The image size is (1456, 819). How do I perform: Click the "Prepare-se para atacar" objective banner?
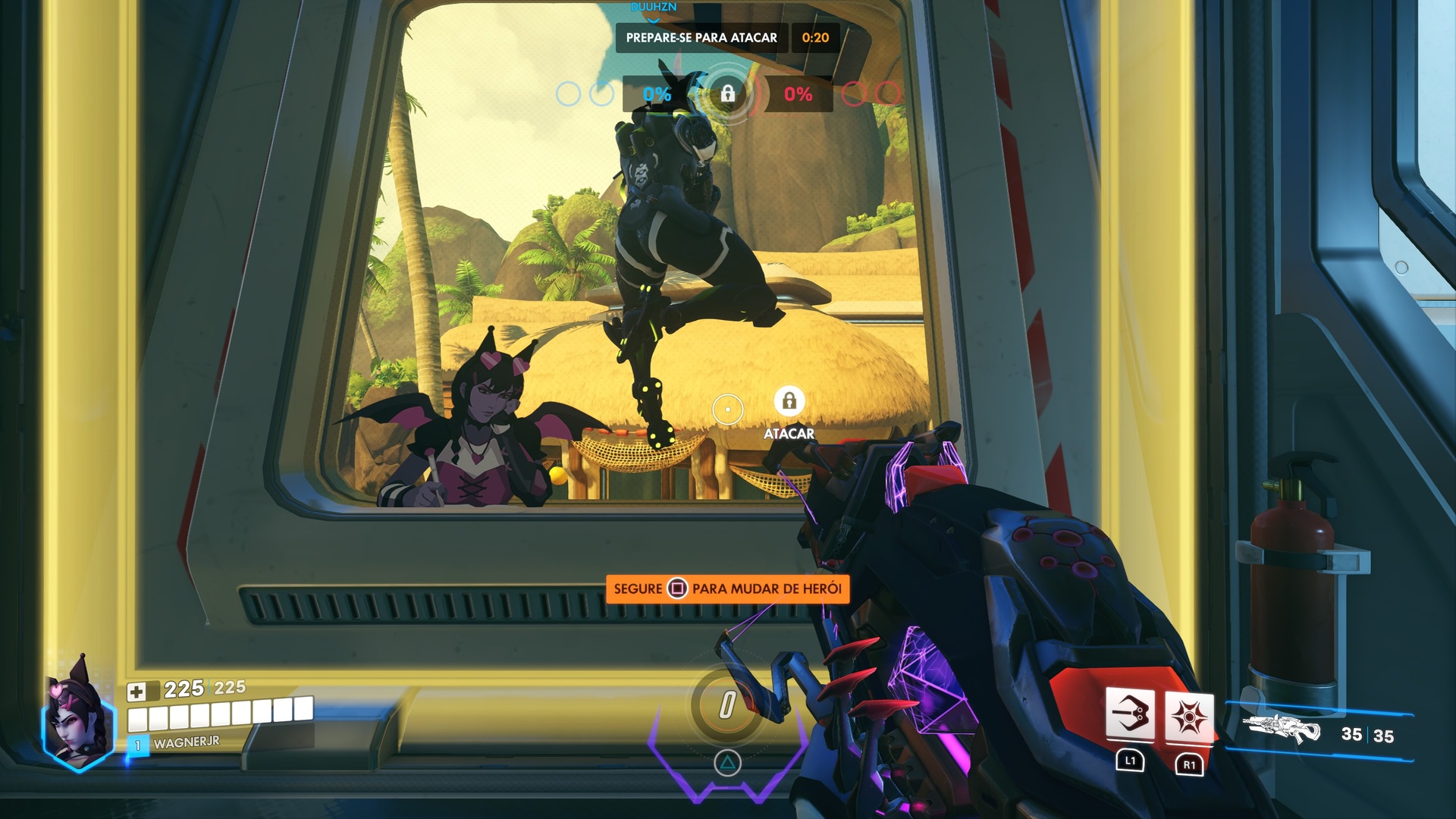701,38
